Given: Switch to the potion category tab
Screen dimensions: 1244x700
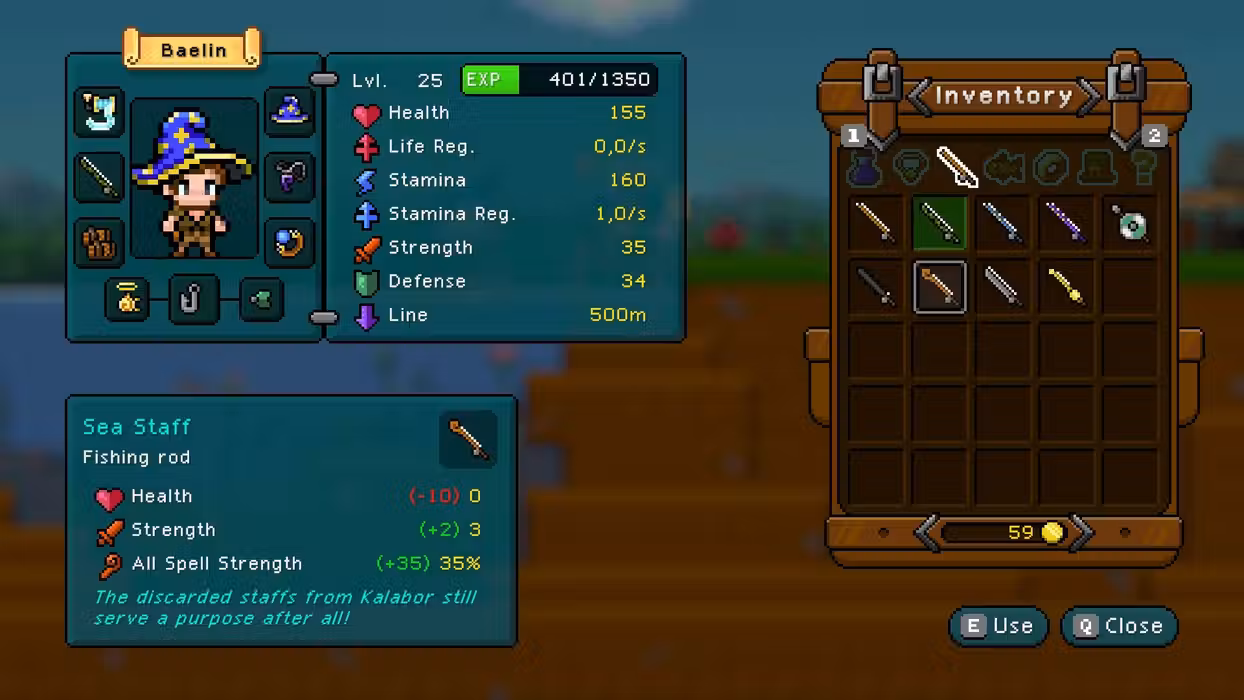Looking at the screenshot, I should [864, 168].
